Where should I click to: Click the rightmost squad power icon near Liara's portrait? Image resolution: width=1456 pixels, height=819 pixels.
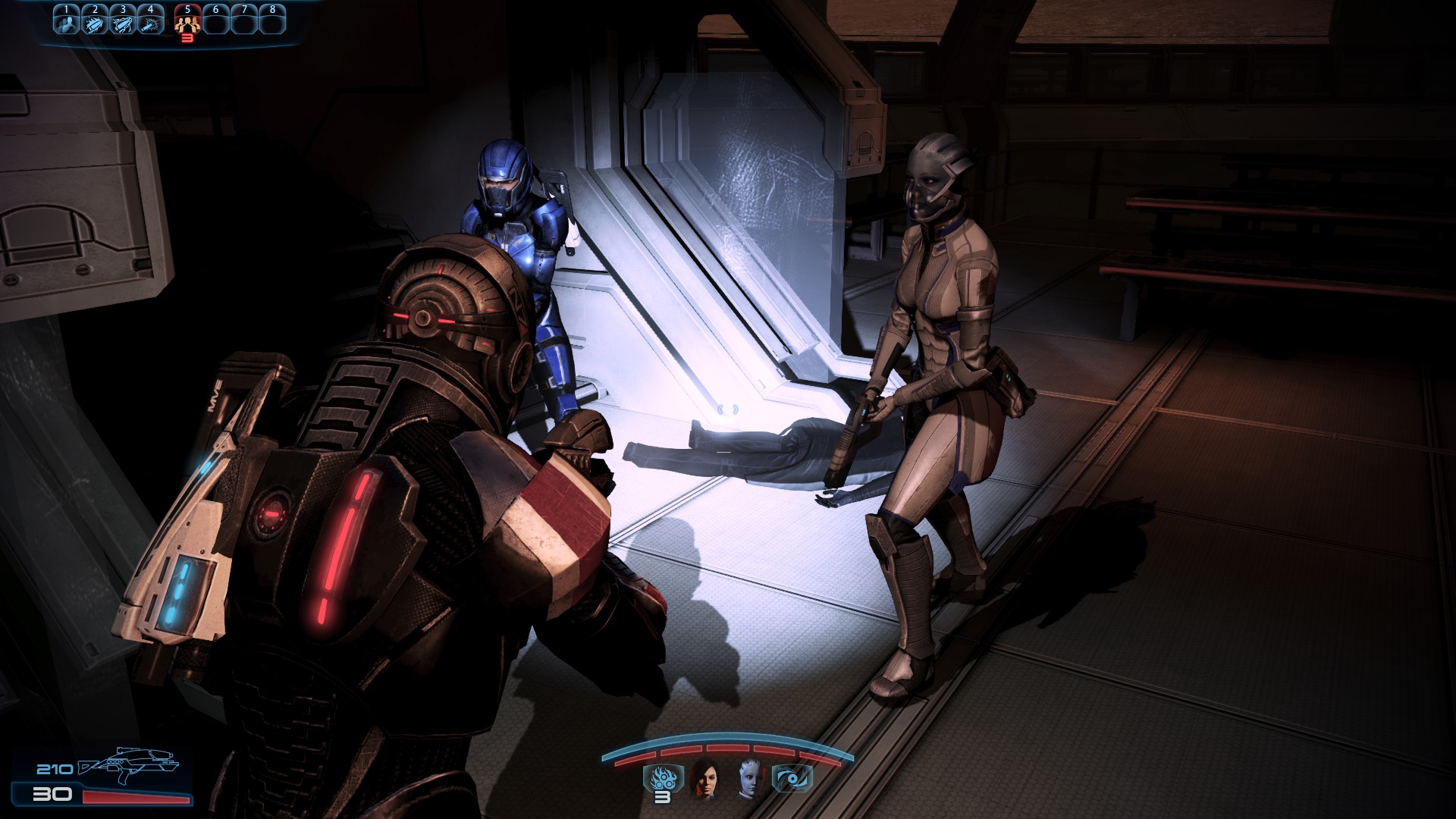792,777
